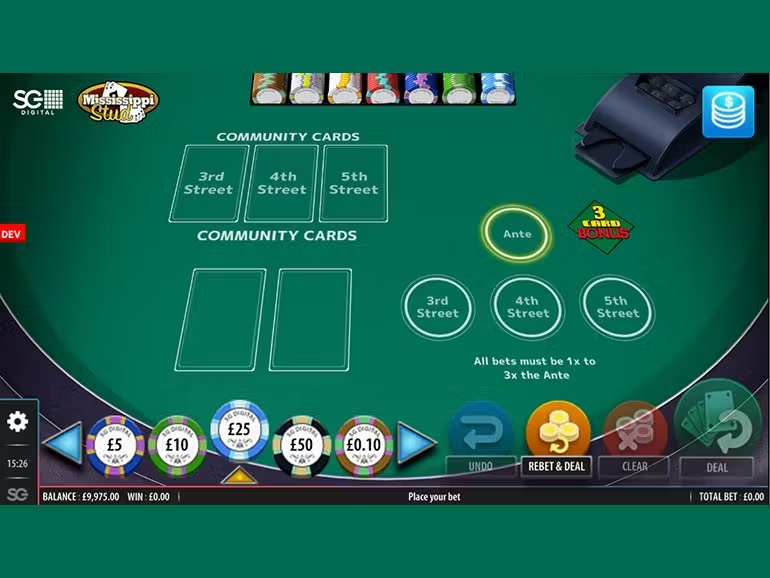770x578 pixels.
Task: Select the £10 chip
Action: (177, 445)
